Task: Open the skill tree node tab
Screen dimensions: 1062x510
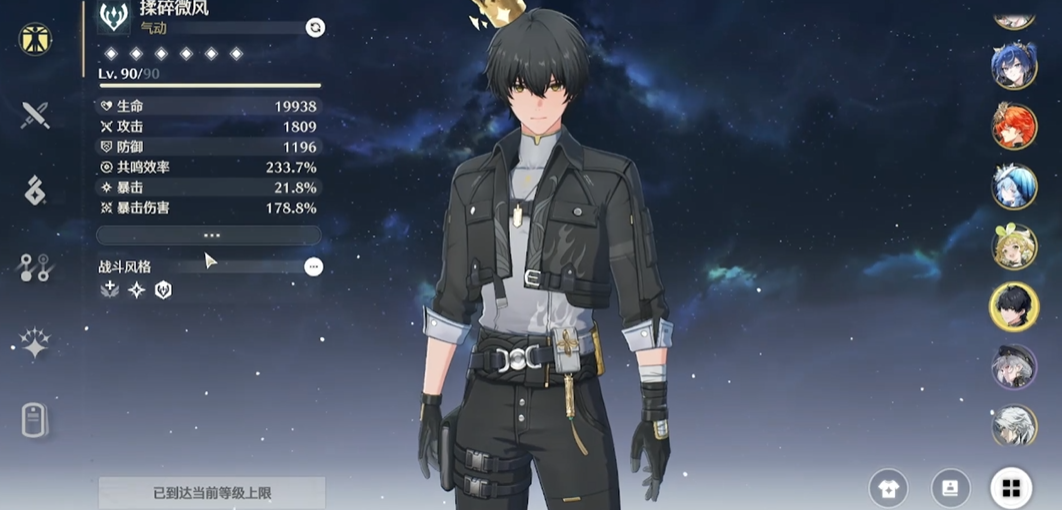Action: click(36, 267)
